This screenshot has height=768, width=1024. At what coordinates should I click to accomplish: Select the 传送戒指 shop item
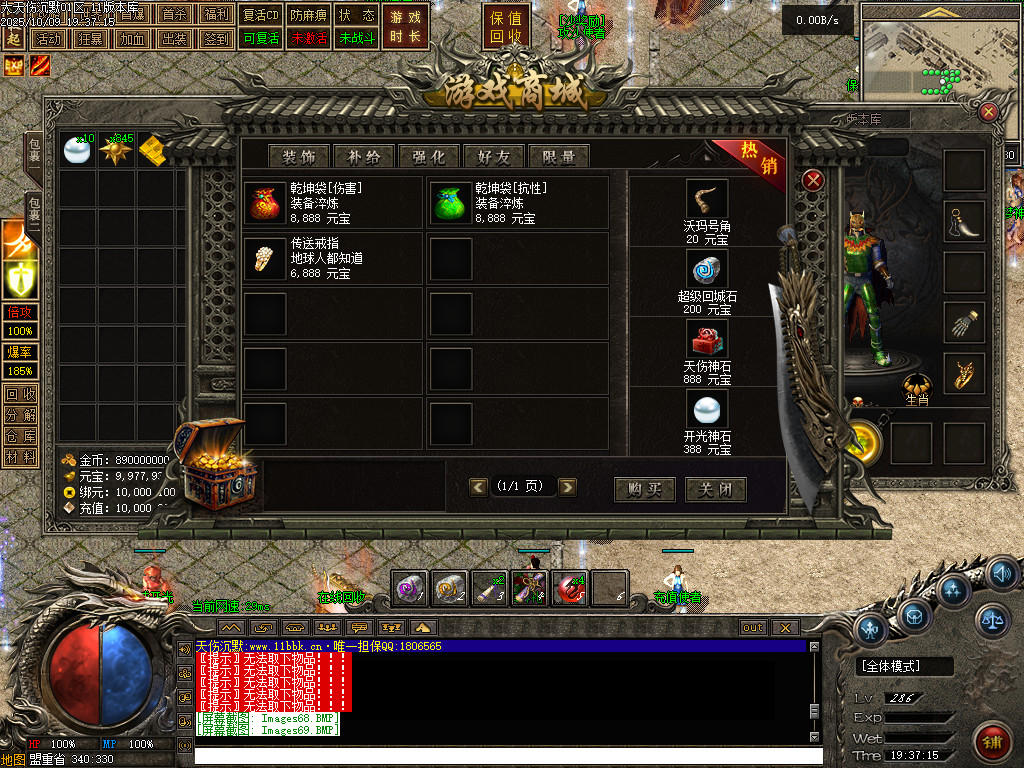(x=331, y=258)
